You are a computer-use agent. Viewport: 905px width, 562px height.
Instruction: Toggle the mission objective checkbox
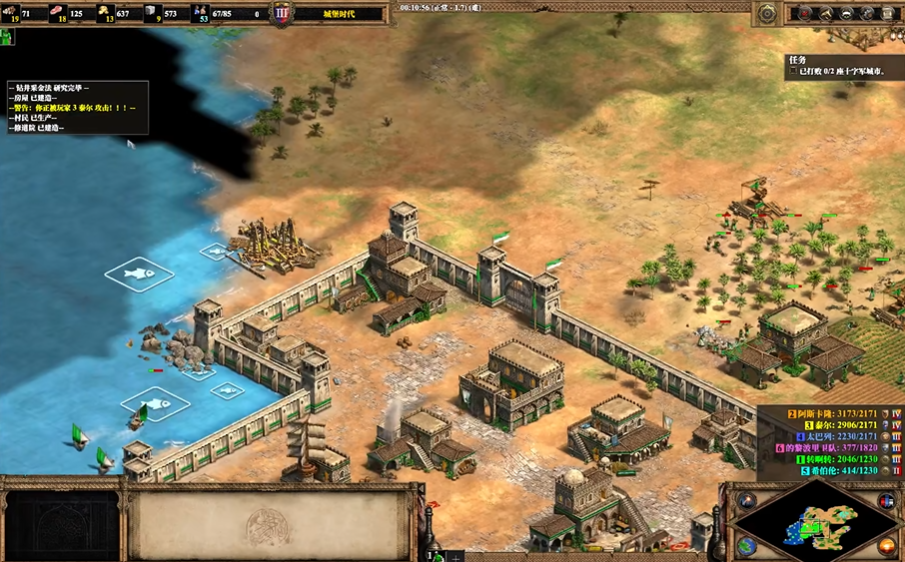(x=793, y=72)
